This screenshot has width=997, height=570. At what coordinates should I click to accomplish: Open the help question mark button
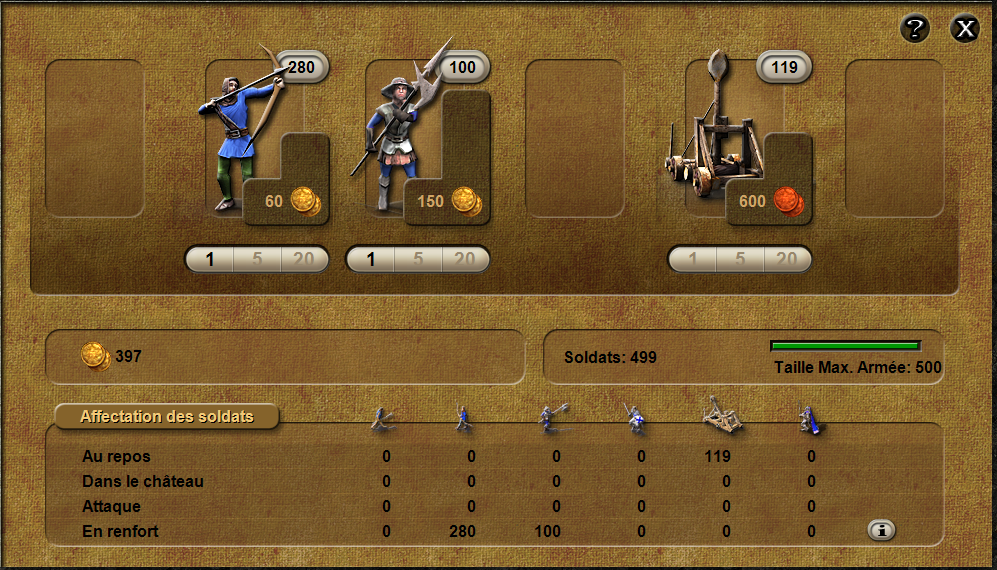(x=915, y=29)
